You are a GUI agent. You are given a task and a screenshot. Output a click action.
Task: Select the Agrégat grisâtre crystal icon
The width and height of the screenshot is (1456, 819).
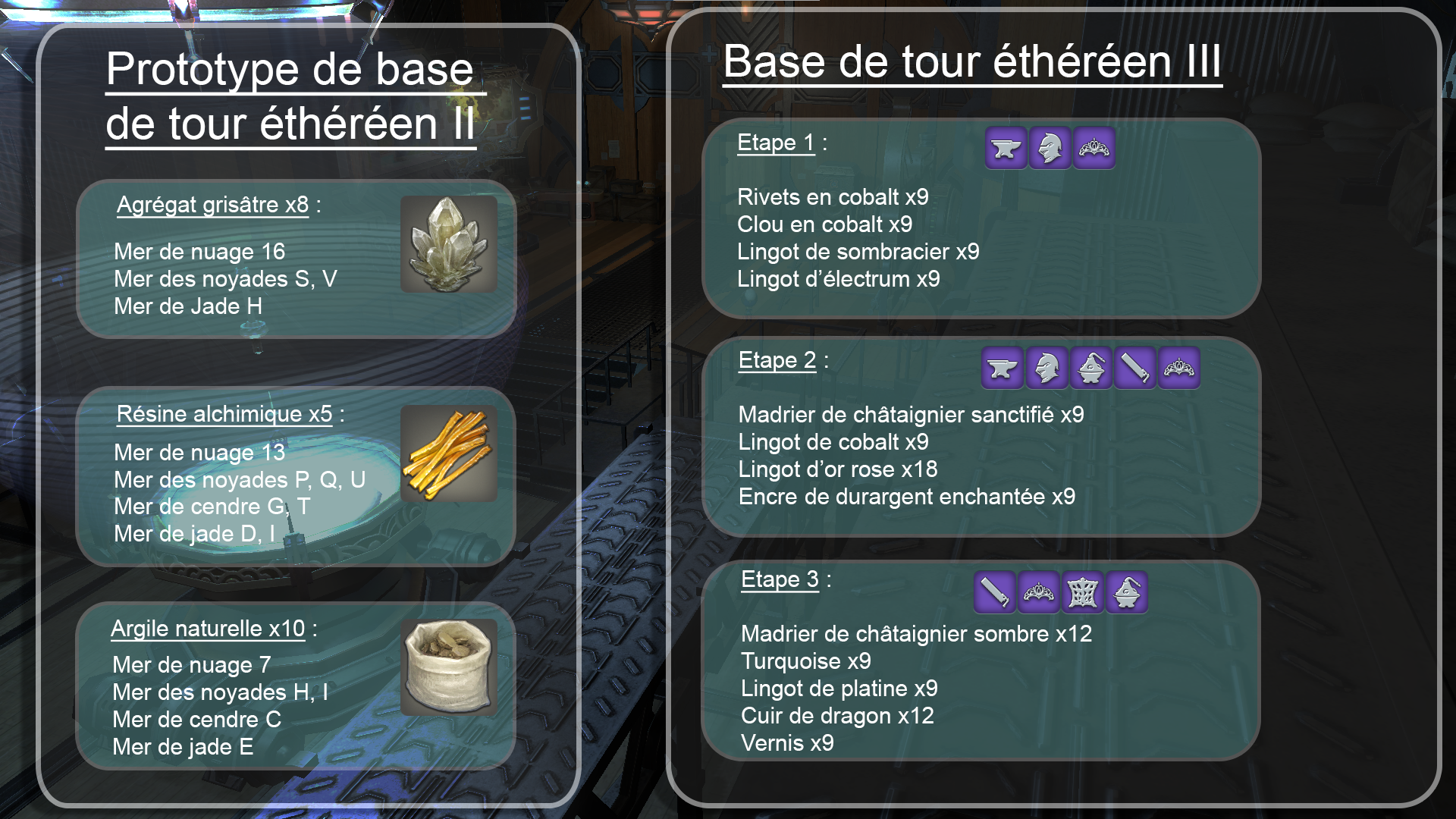coord(448,244)
